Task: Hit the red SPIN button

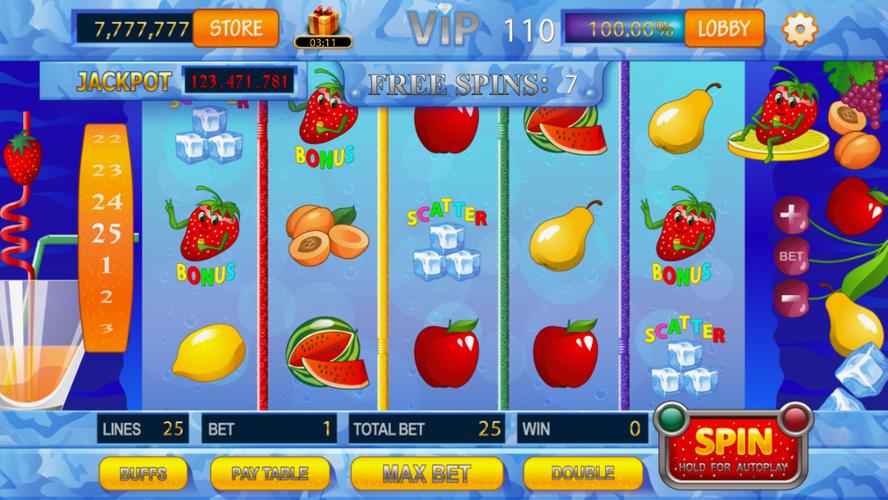Action: point(733,445)
